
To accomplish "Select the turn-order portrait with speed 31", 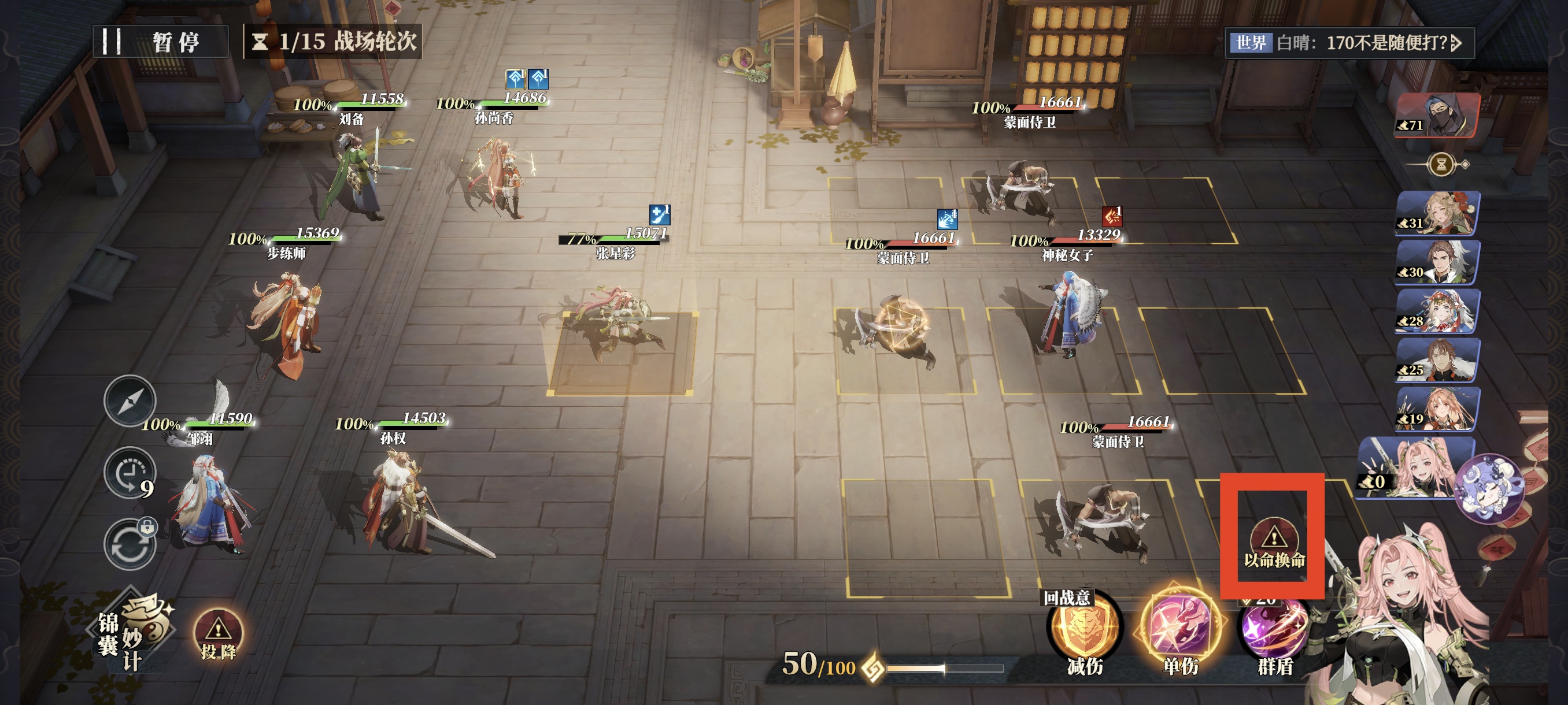I will 1438,213.
